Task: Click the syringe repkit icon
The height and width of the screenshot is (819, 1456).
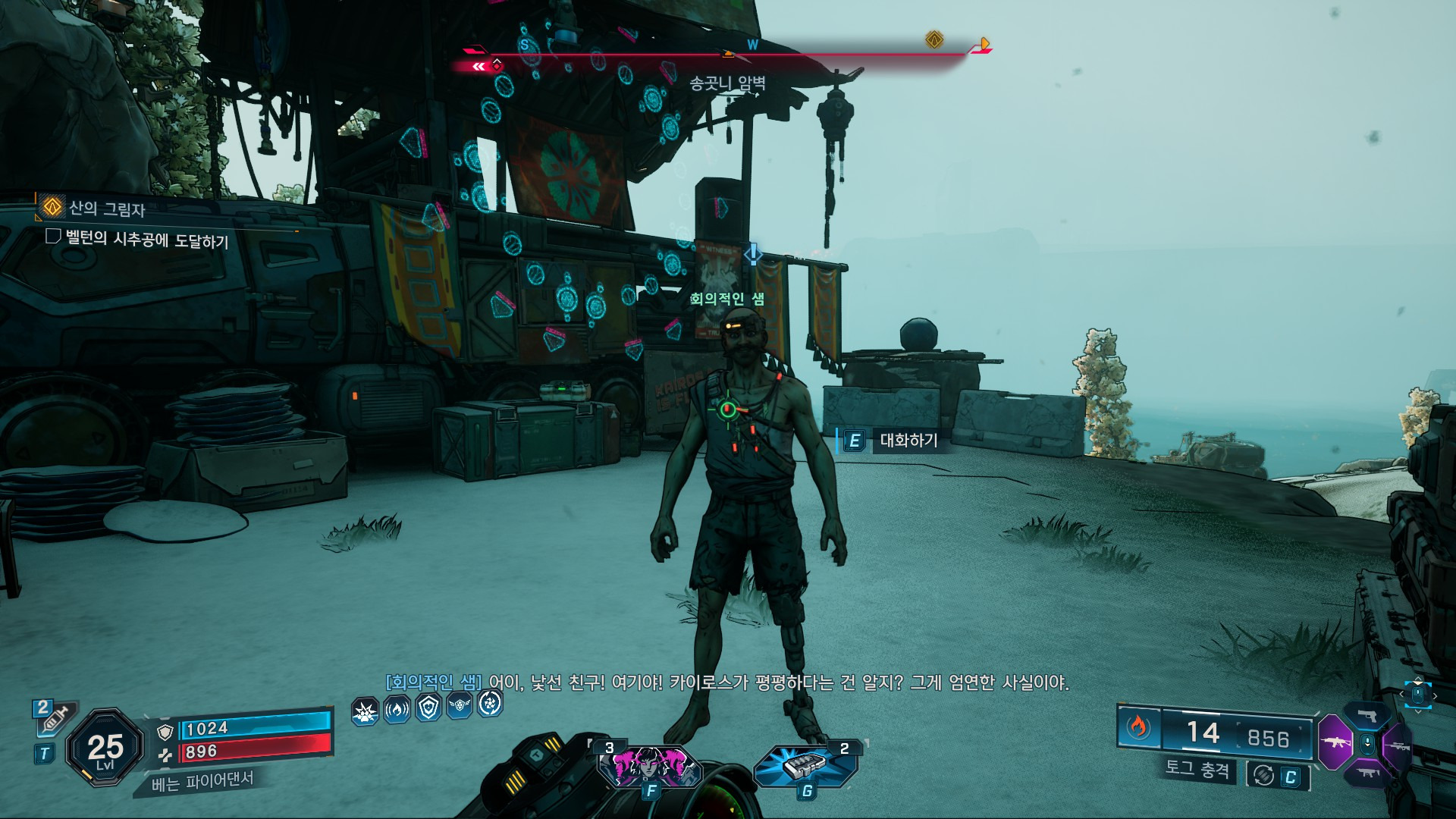Action: pos(55,717)
